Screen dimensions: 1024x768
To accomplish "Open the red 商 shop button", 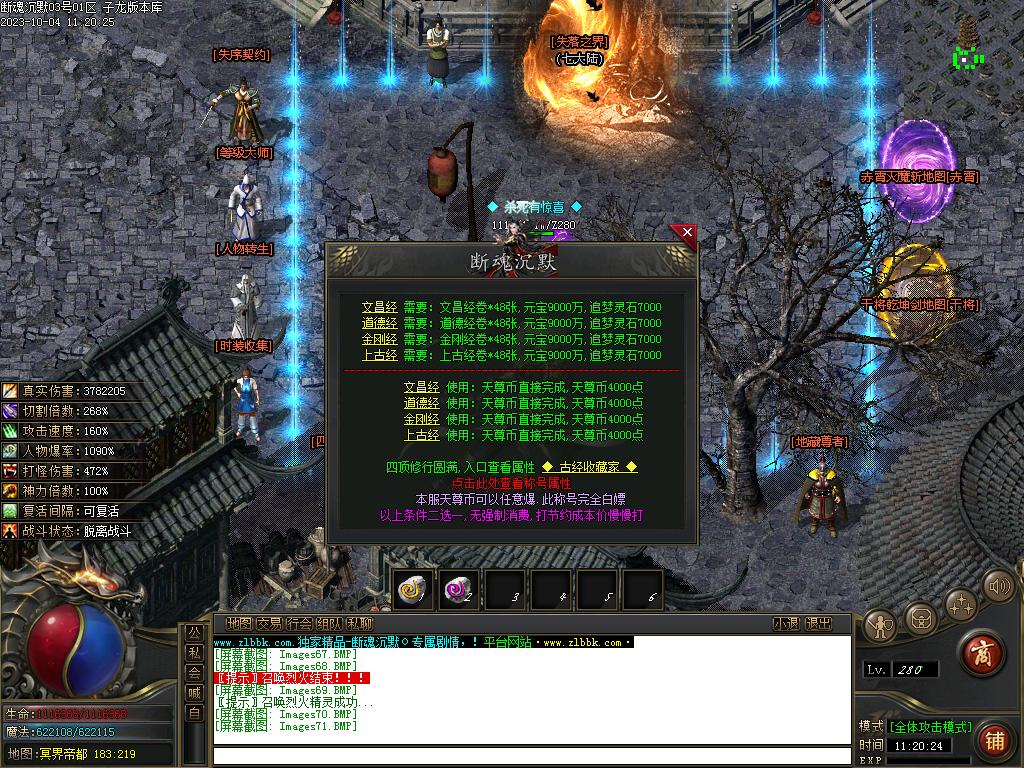I will pyautogui.click(x=982, y=654).
